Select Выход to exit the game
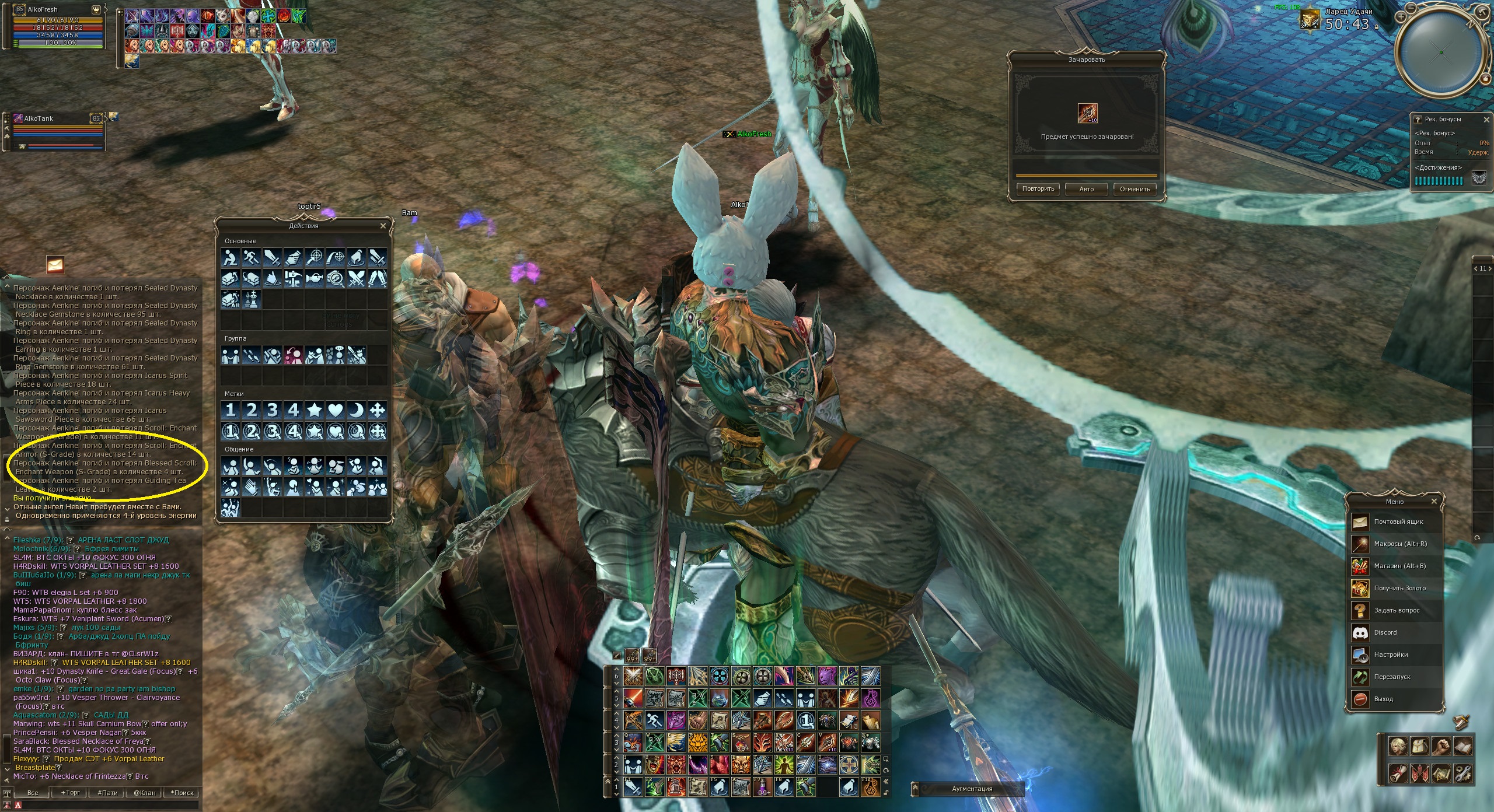This screenshot has width=1494, height=812. coord(1383,699)
